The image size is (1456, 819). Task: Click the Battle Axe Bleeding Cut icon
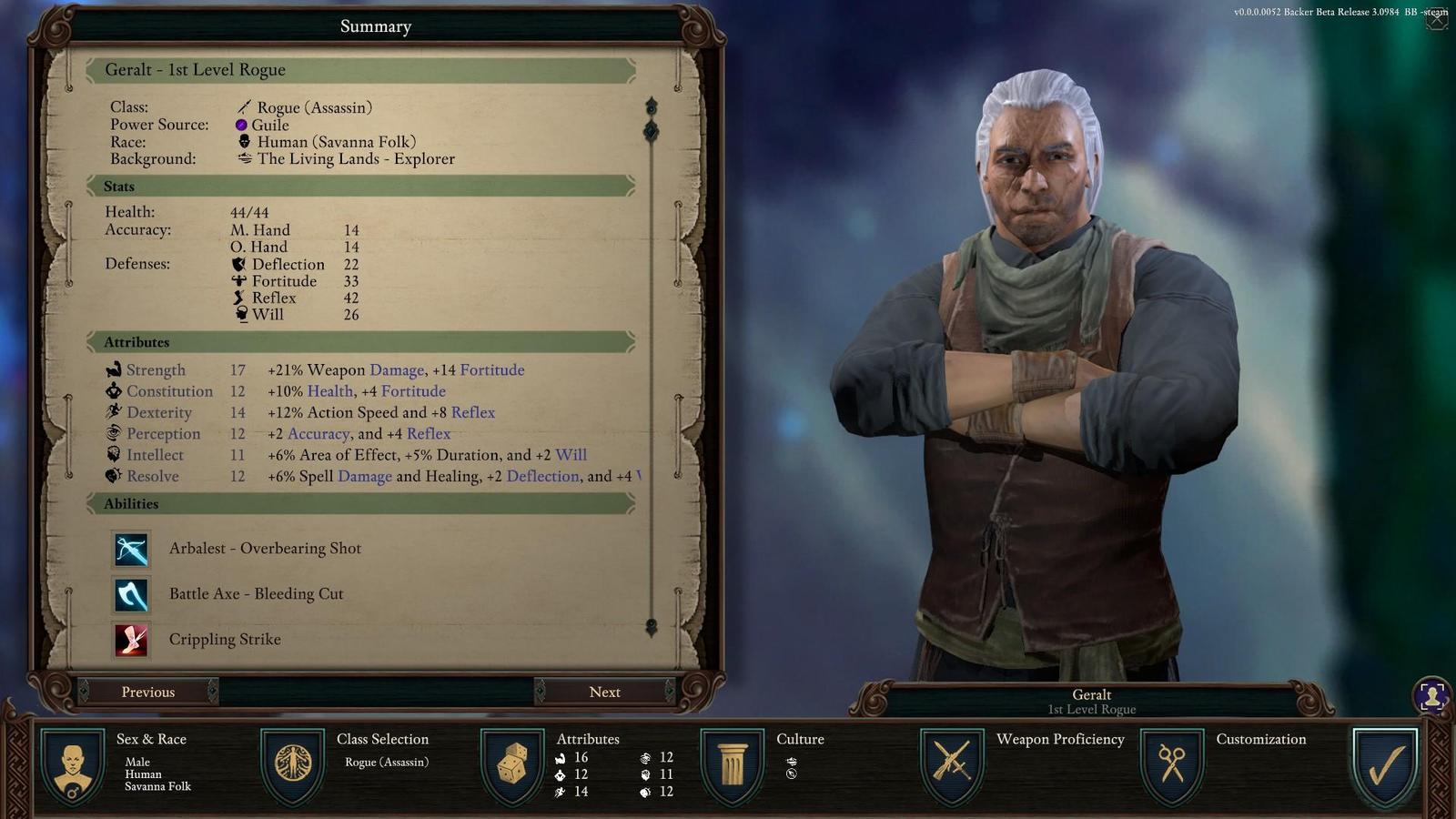[x=131, y=593]
